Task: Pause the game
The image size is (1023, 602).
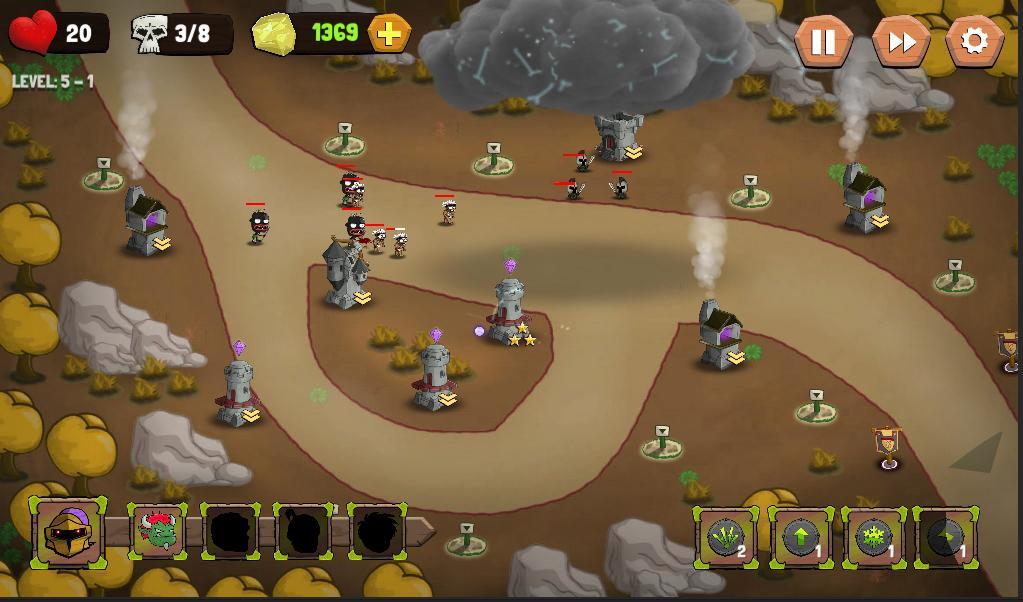Action: pyautogui.click(x=823, y=41)
